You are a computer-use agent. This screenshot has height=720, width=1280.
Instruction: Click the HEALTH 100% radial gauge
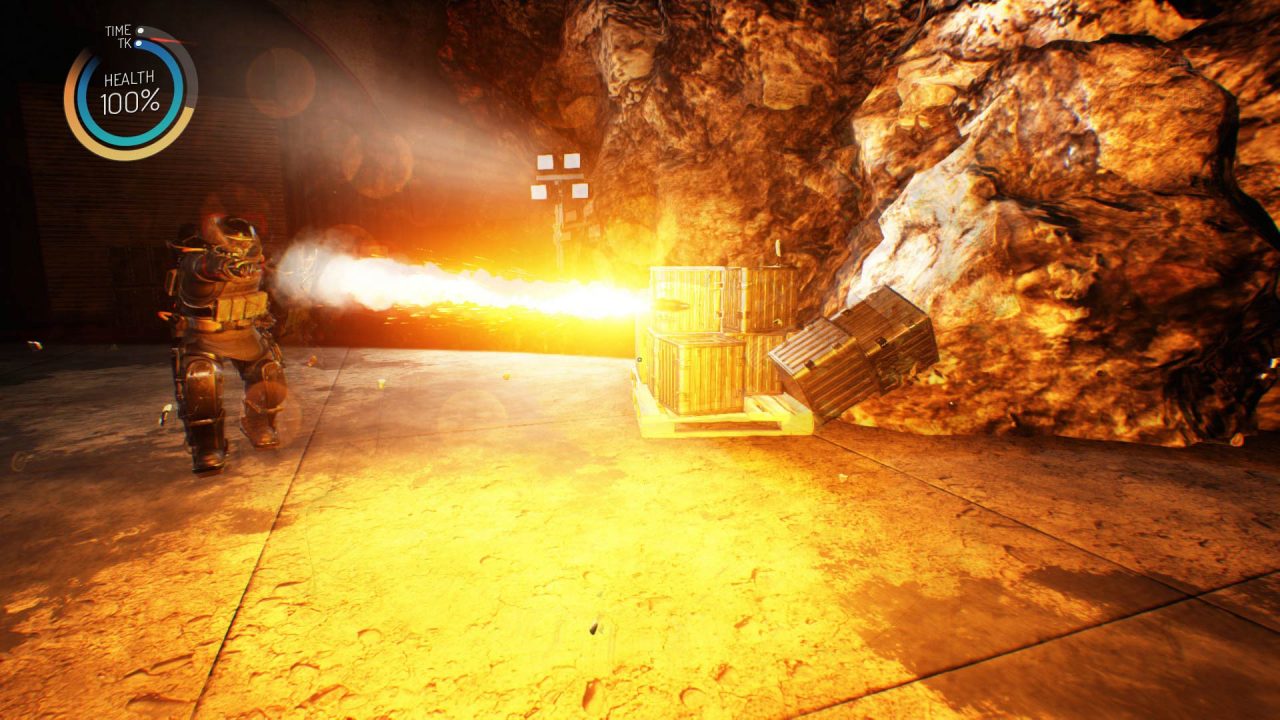coord(130,88)
